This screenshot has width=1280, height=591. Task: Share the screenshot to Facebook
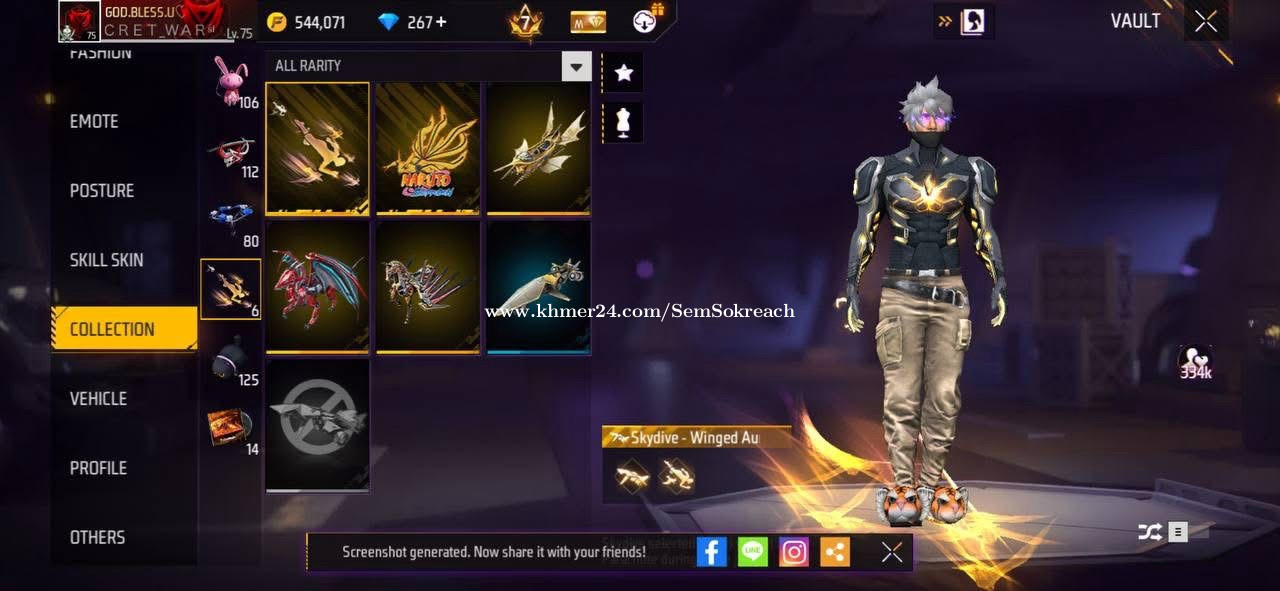coord(711,551)
